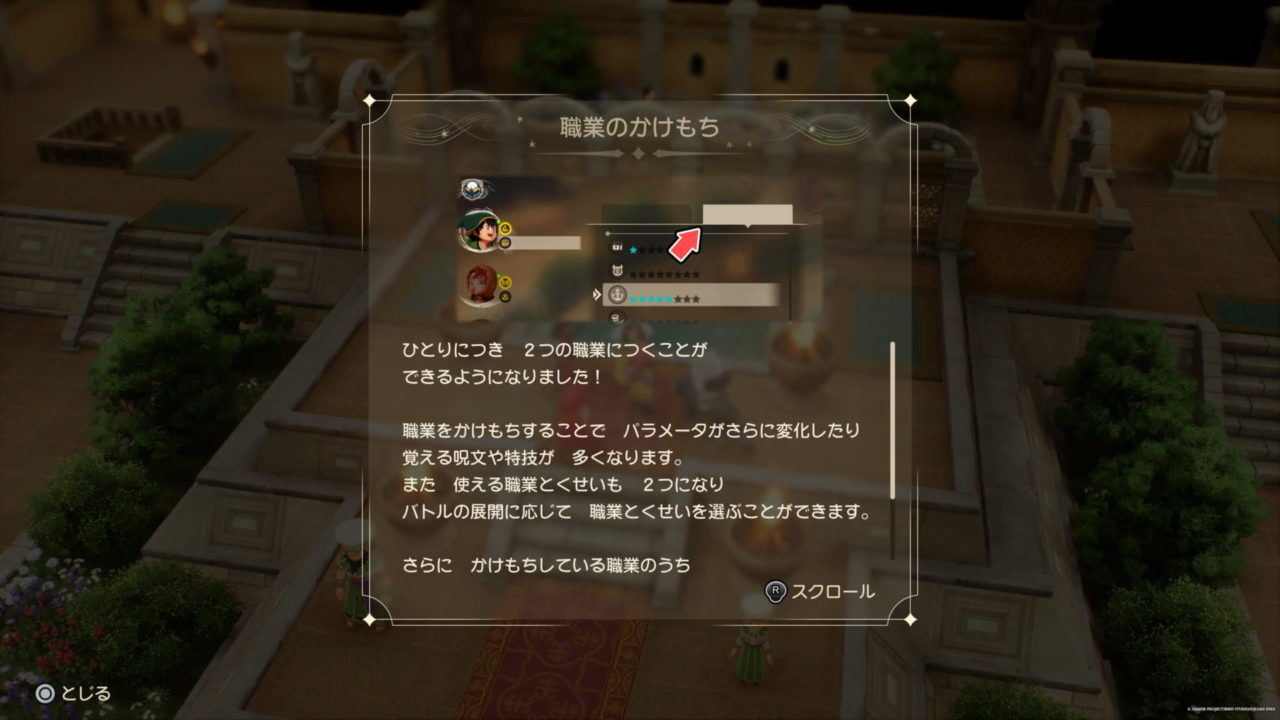The image size is (1280, 720).
Task: Click the yellow class badge beside the hero portrait
Action: pyautogui.click(x=504, y=229)
